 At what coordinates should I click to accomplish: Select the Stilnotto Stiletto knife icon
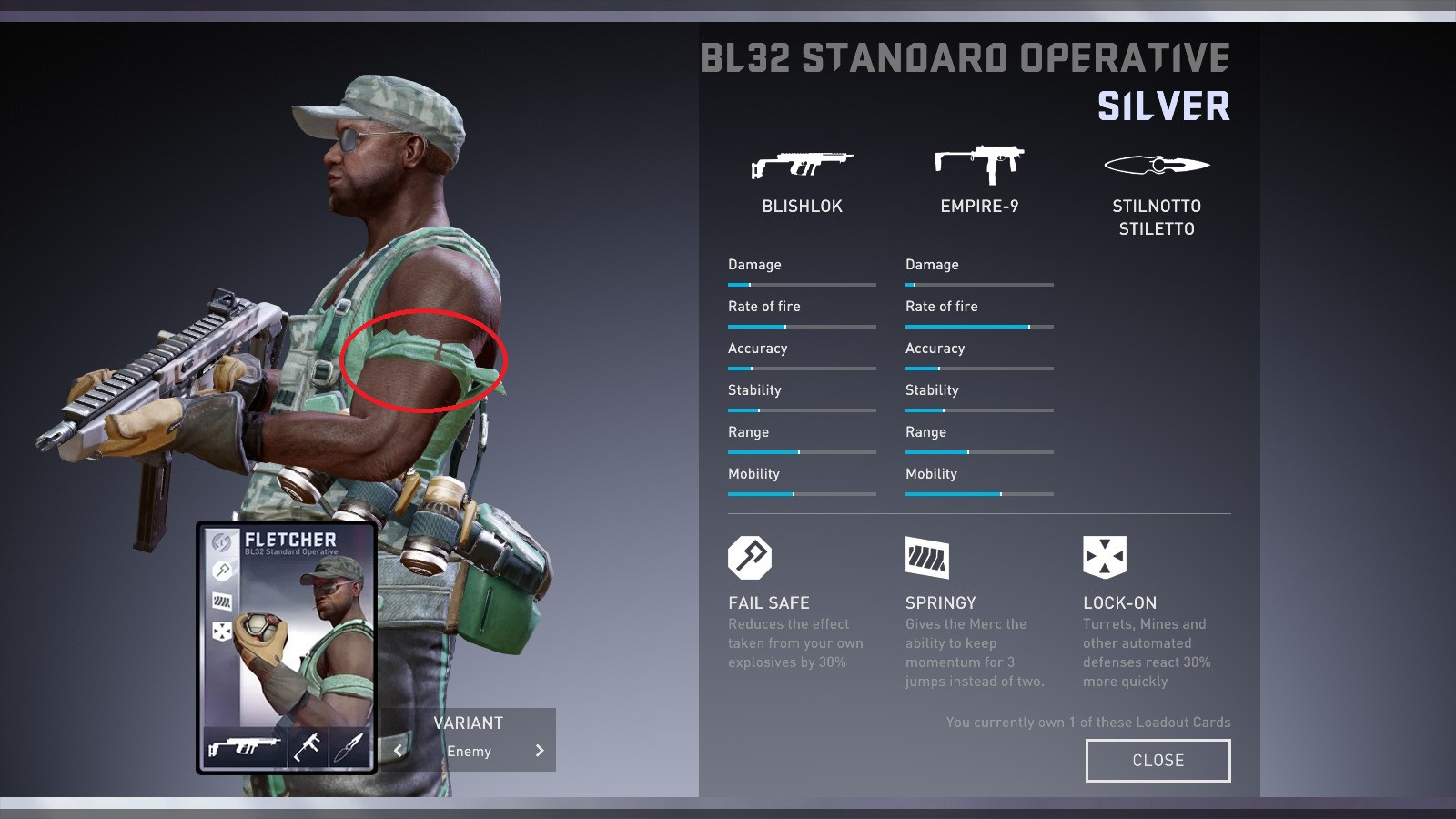coord(1157,165)
